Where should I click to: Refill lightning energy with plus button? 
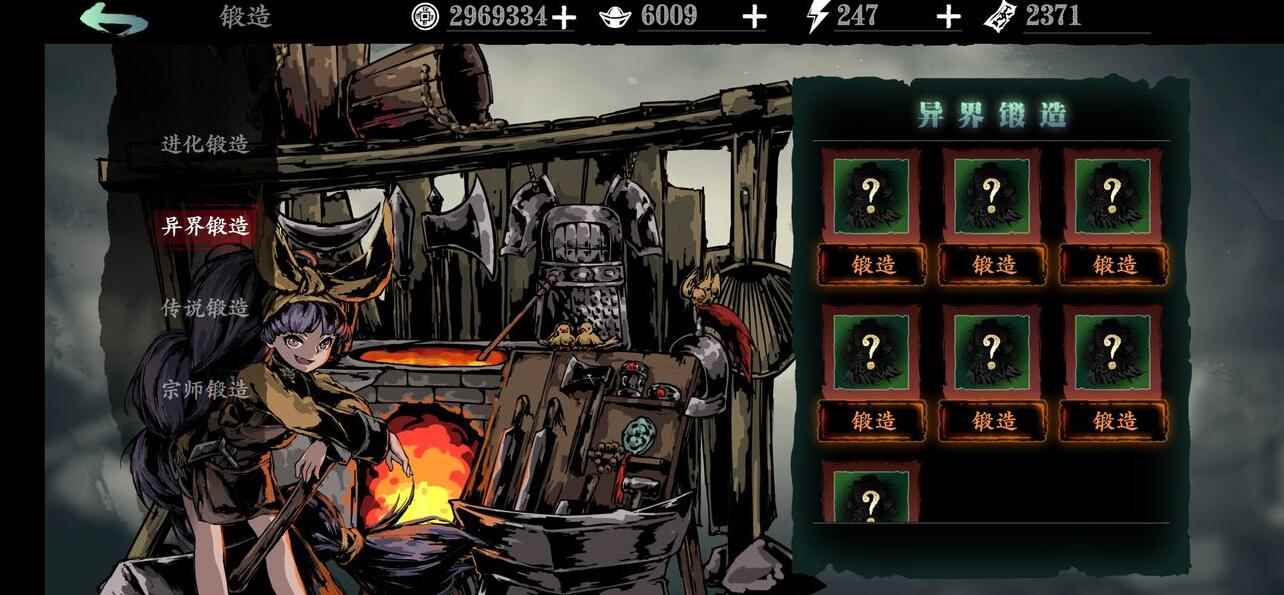coord(948,17)
